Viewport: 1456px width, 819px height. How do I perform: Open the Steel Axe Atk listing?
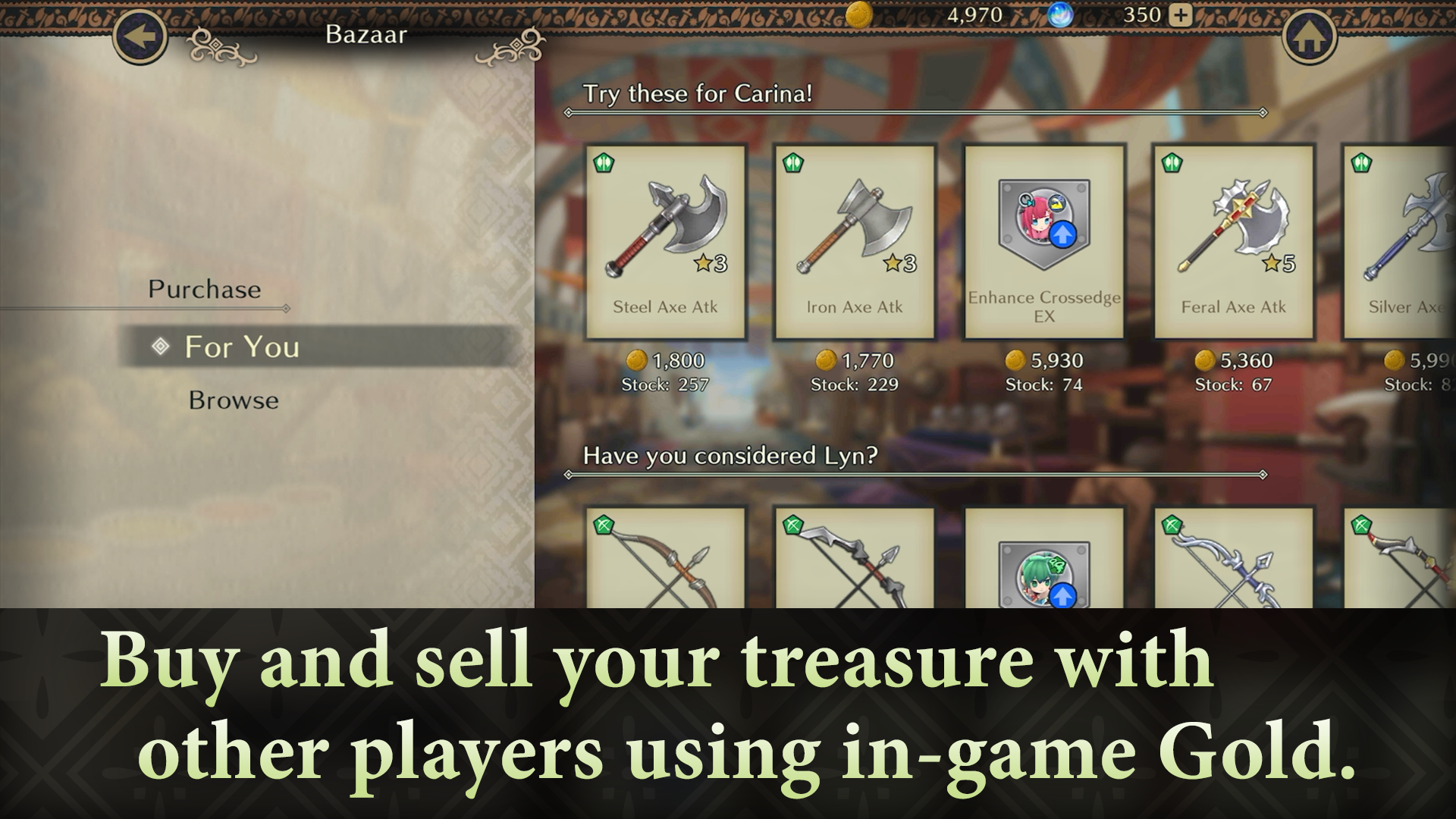click(x=665, y=239)
